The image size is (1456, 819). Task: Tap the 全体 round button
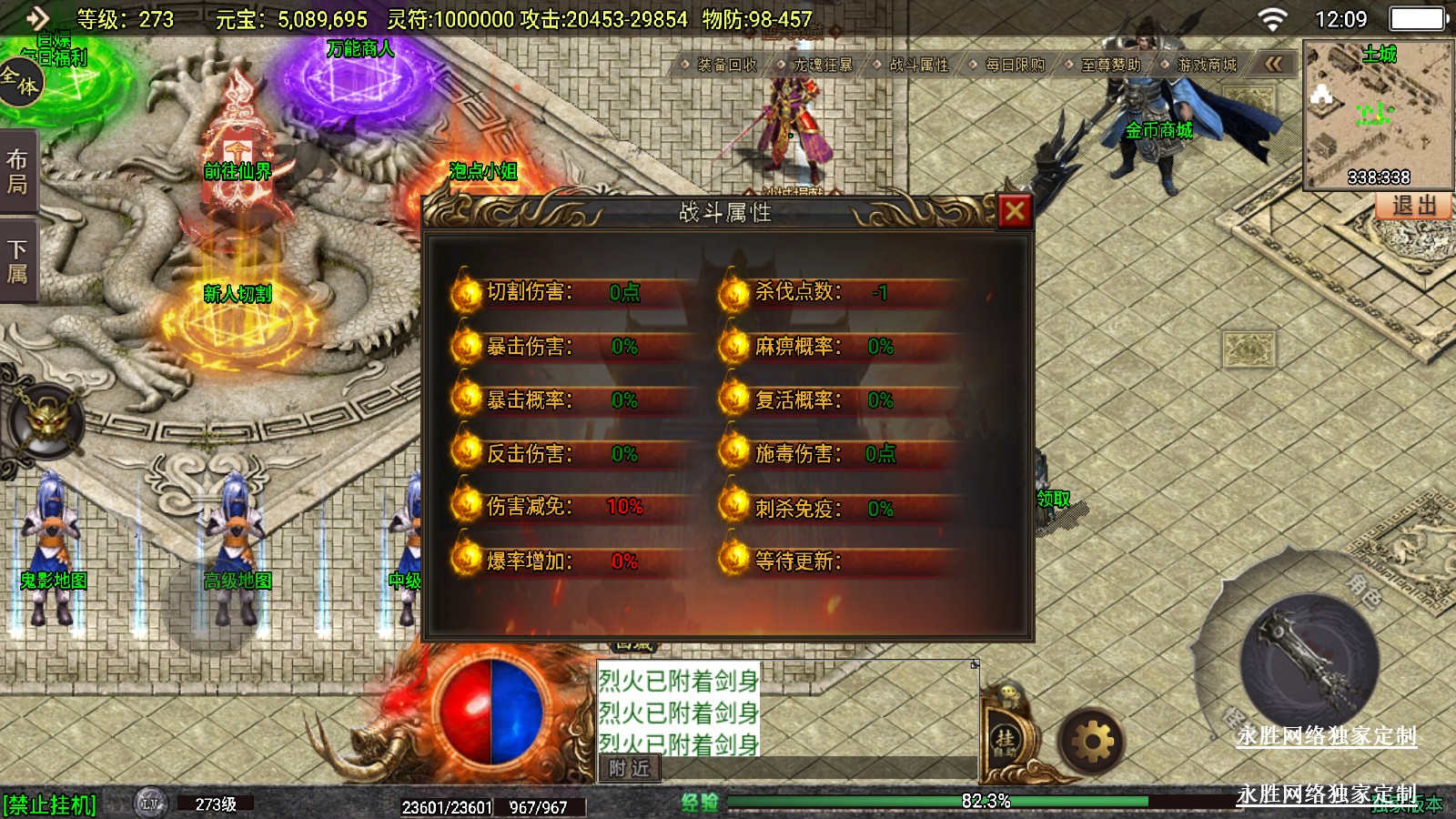click(x=20, y=82)
